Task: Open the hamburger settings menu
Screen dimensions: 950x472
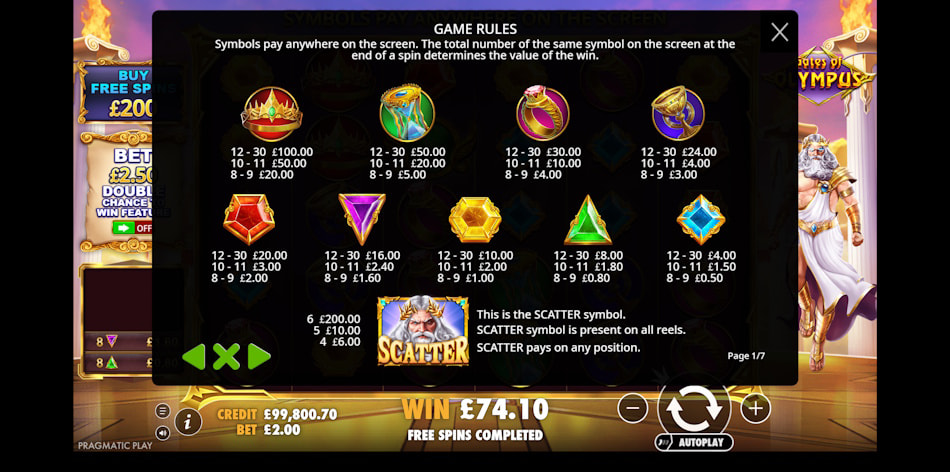Action: click(x=163, y=411)
